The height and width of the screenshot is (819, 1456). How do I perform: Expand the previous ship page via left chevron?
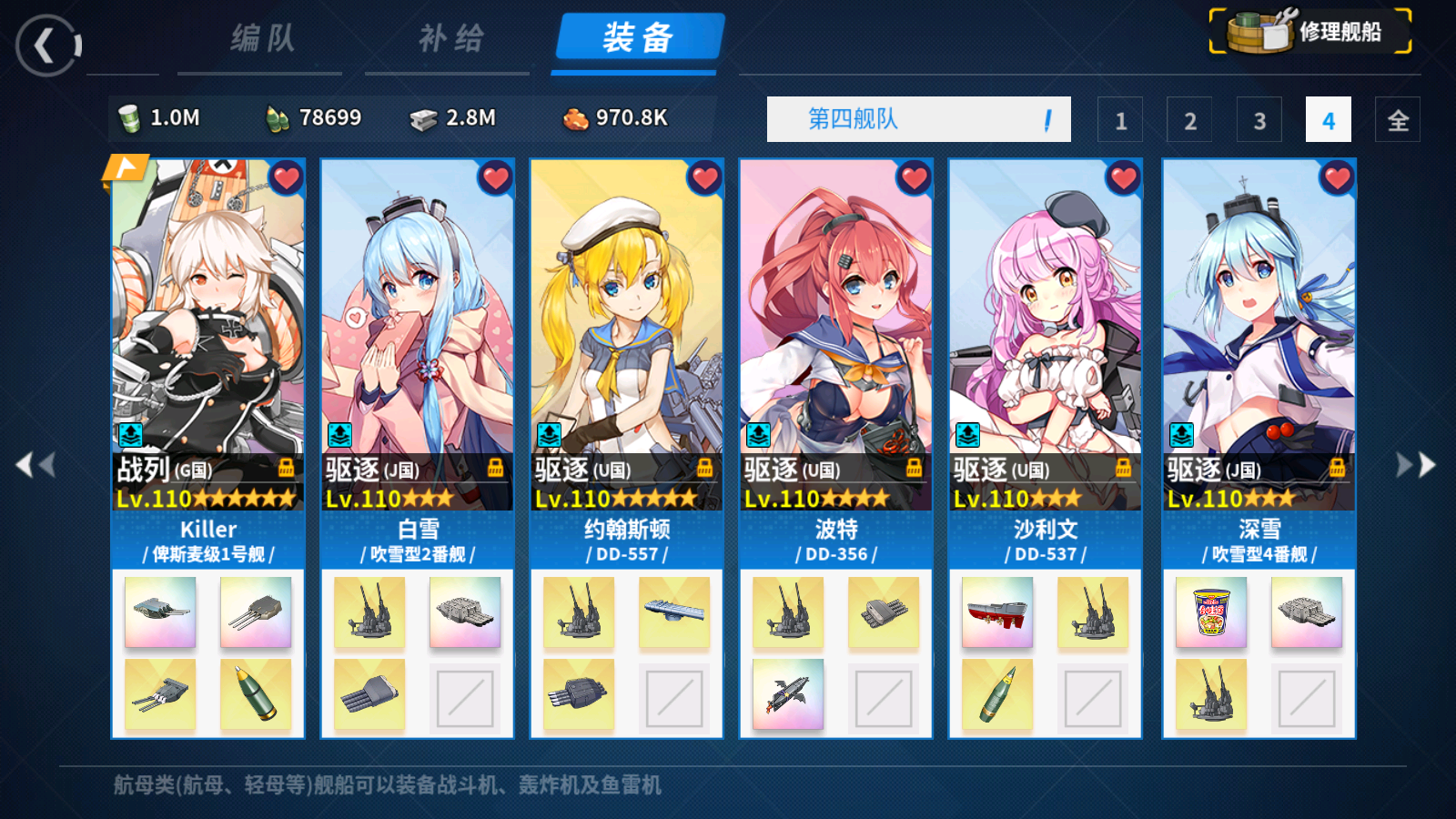tap(35, 464)
